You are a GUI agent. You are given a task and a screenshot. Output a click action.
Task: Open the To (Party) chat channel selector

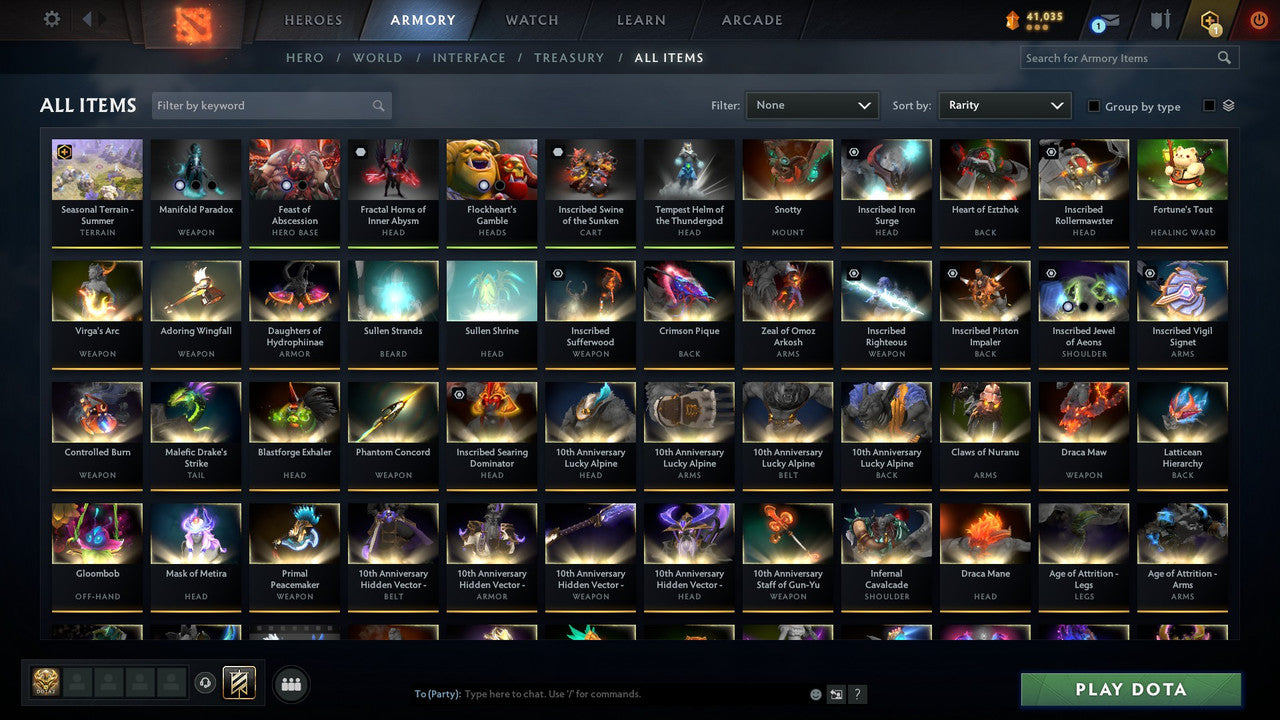pos(437,693)
